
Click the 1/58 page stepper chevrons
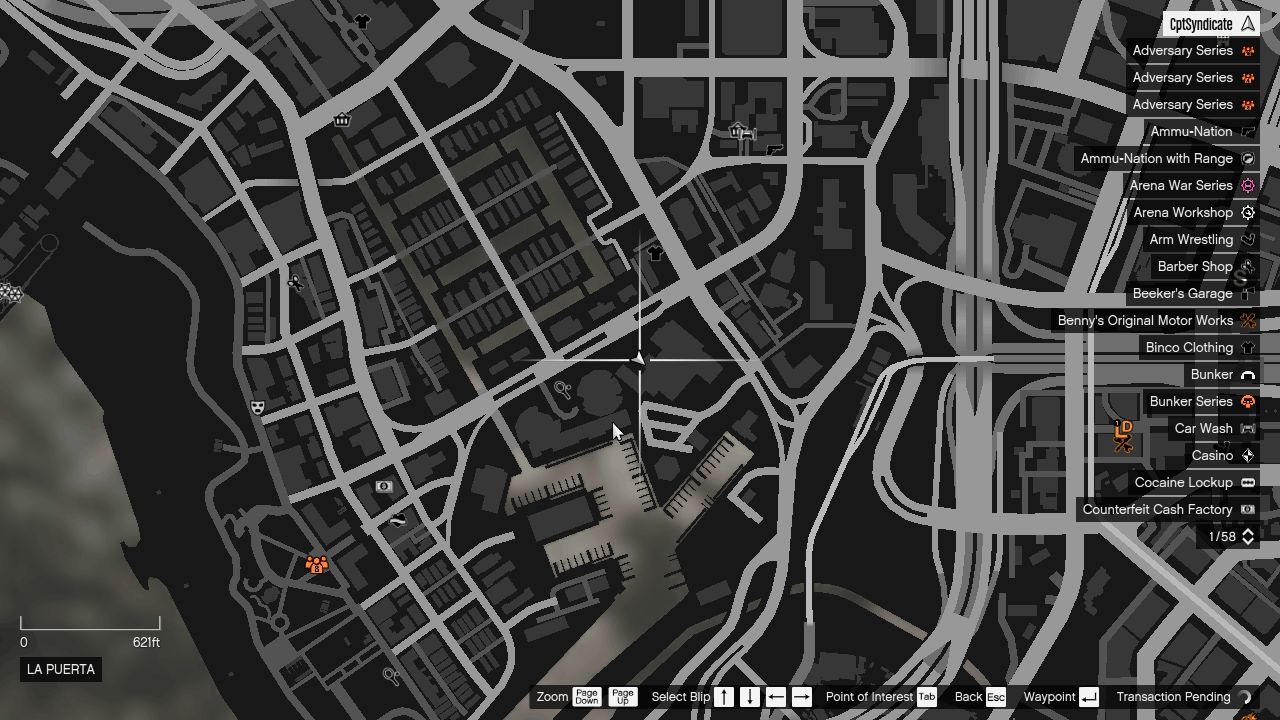tap(1247, 536)
